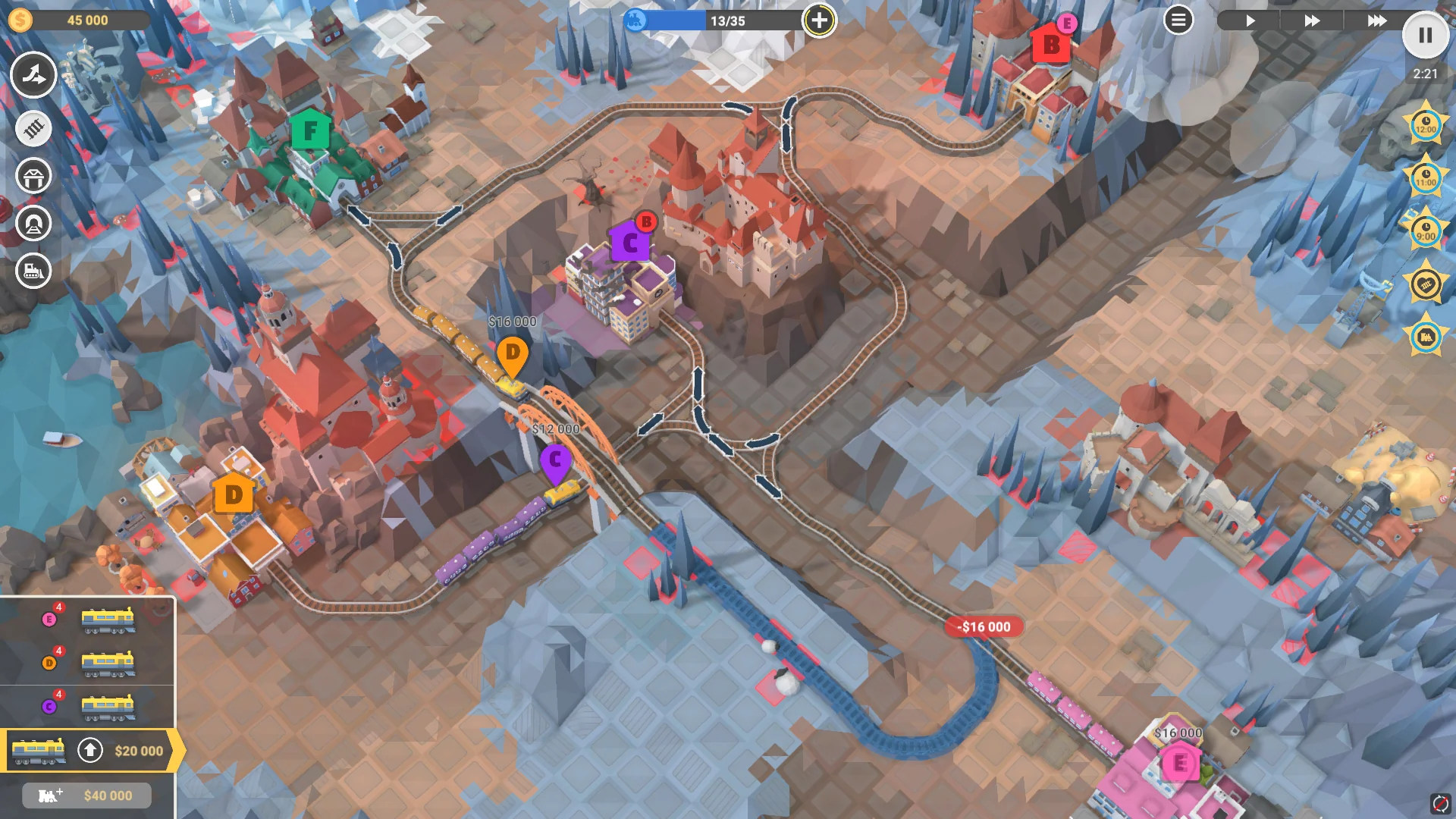
Task: Select the rail building tool
Action: pyautogui.click(x=33, y=129)
